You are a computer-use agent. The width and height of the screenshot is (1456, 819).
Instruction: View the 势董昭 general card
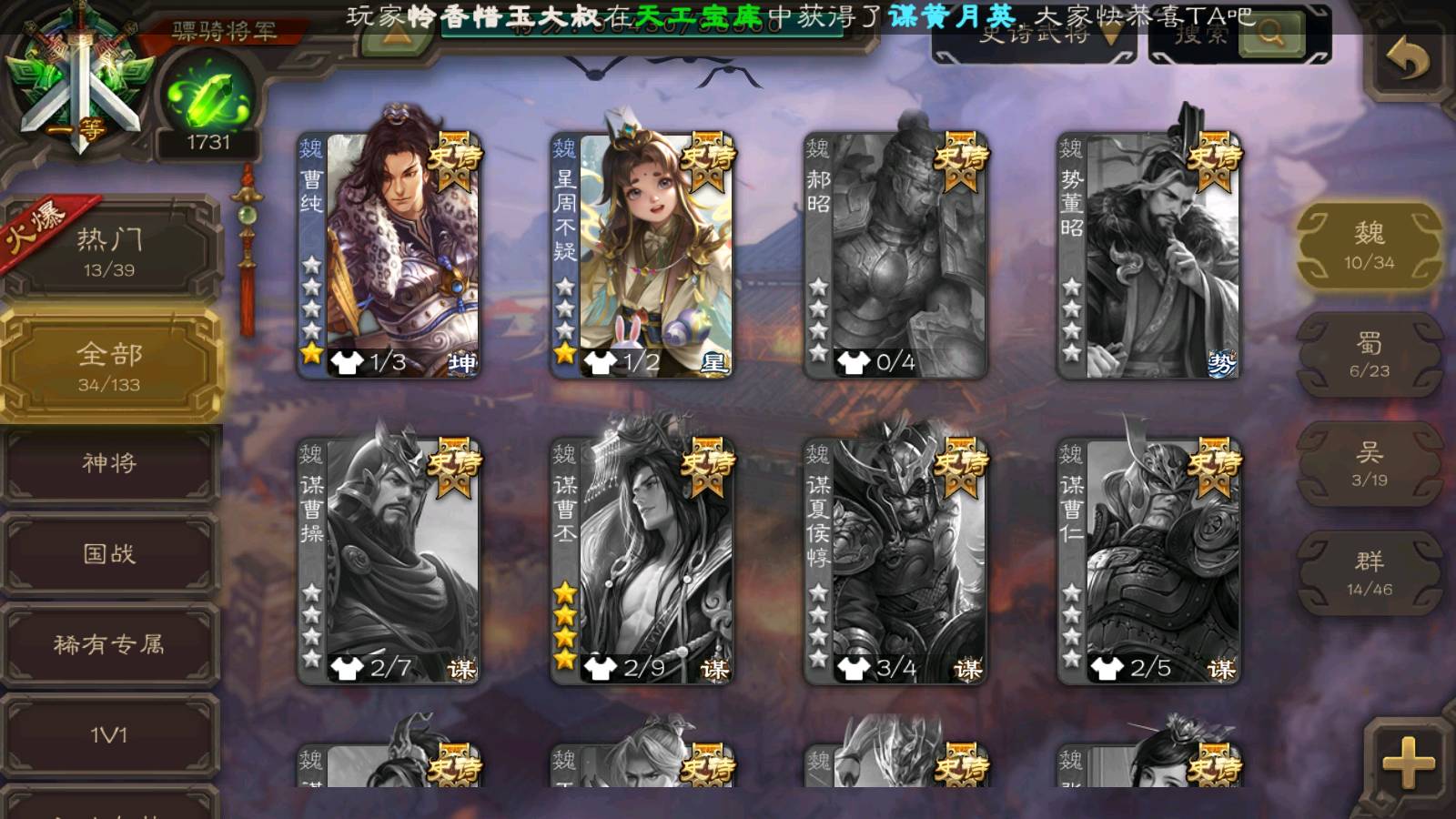click(x=1148, y=255)
